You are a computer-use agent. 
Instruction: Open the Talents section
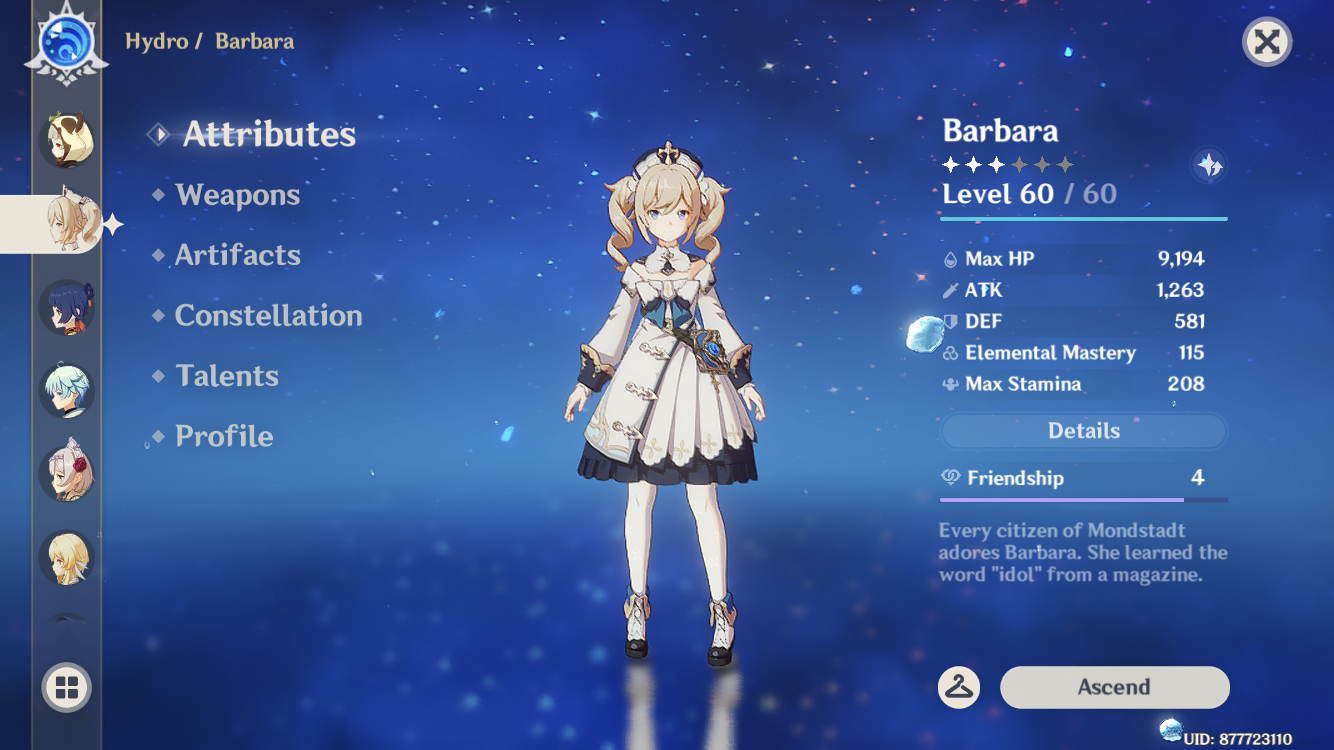(227, 375)
